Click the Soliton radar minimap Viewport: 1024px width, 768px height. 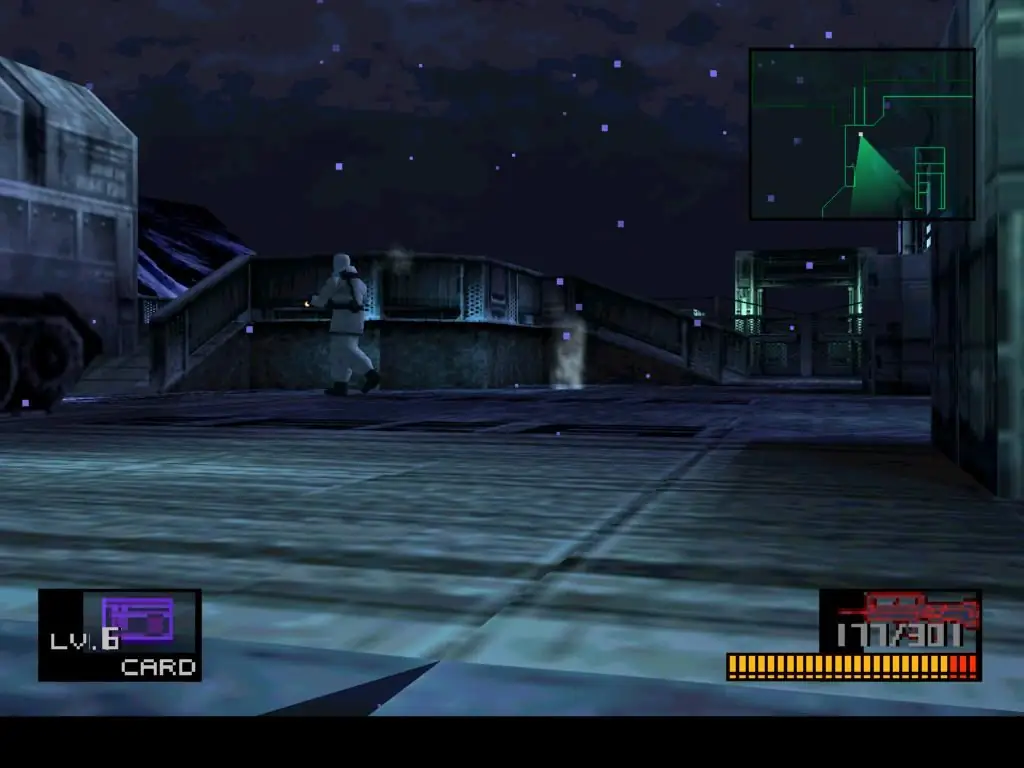[862, 134]
